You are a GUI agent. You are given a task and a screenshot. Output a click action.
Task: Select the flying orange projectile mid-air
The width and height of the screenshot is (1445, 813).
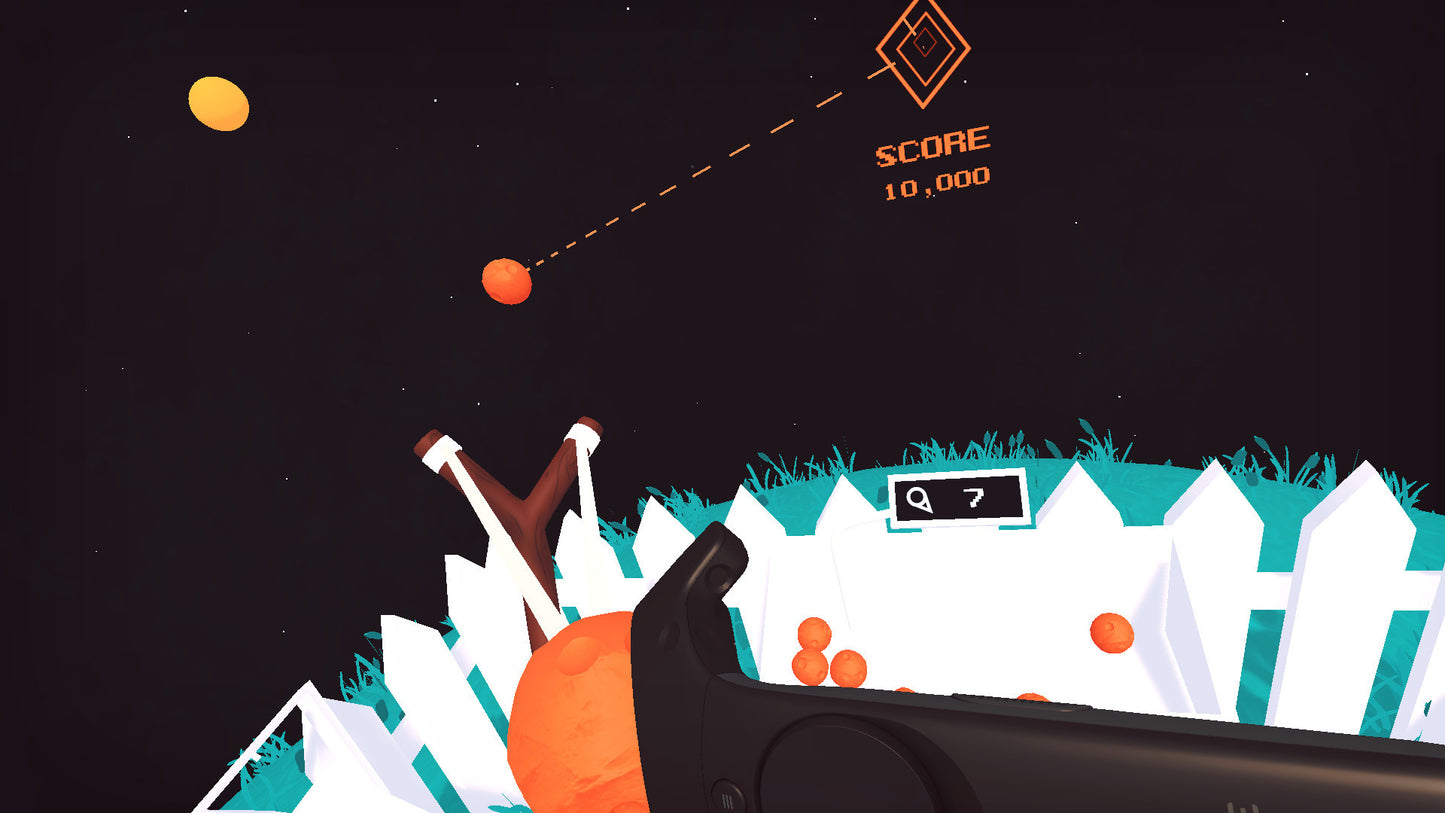505,280
